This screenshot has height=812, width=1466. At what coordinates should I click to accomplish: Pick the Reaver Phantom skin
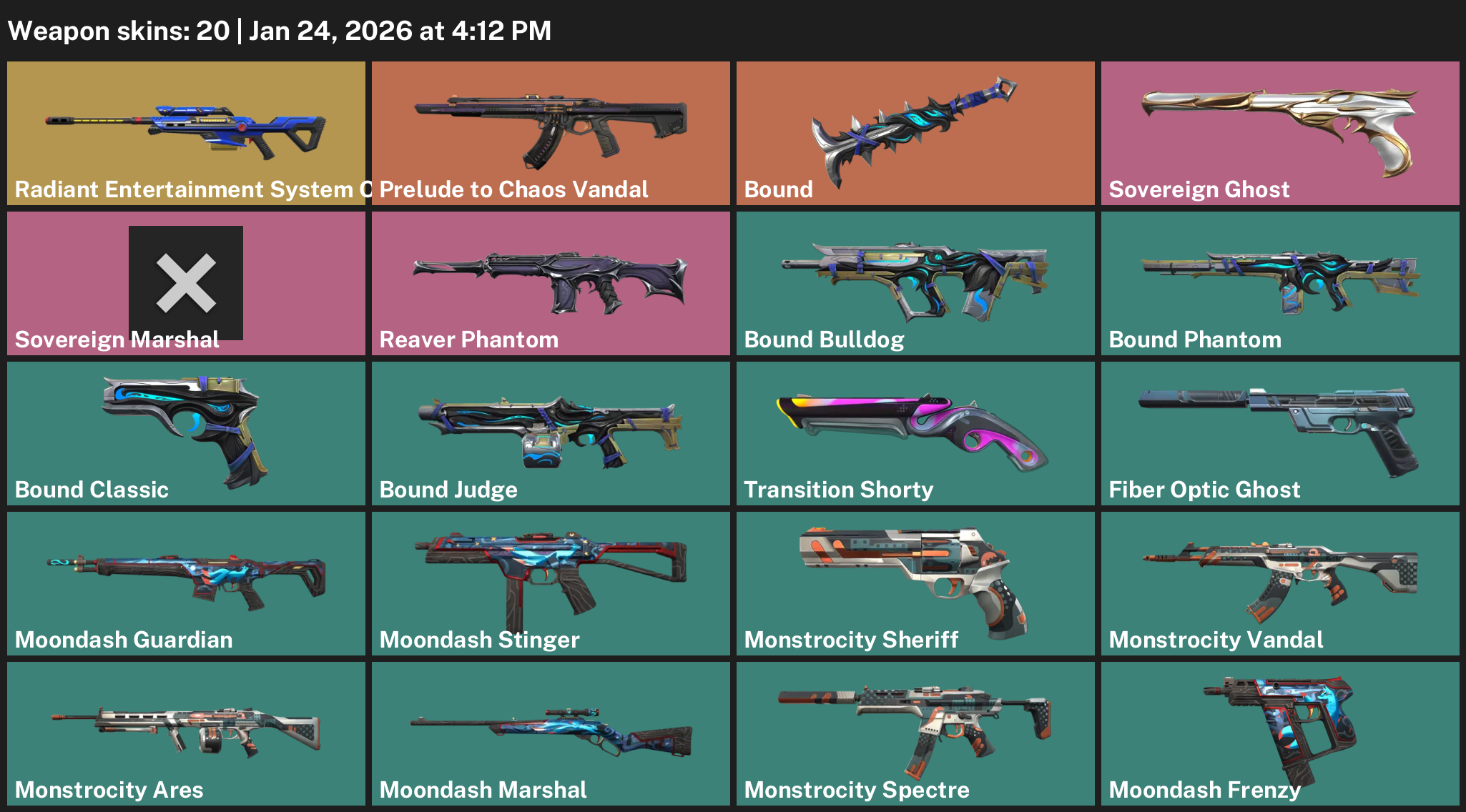(551, 283)
